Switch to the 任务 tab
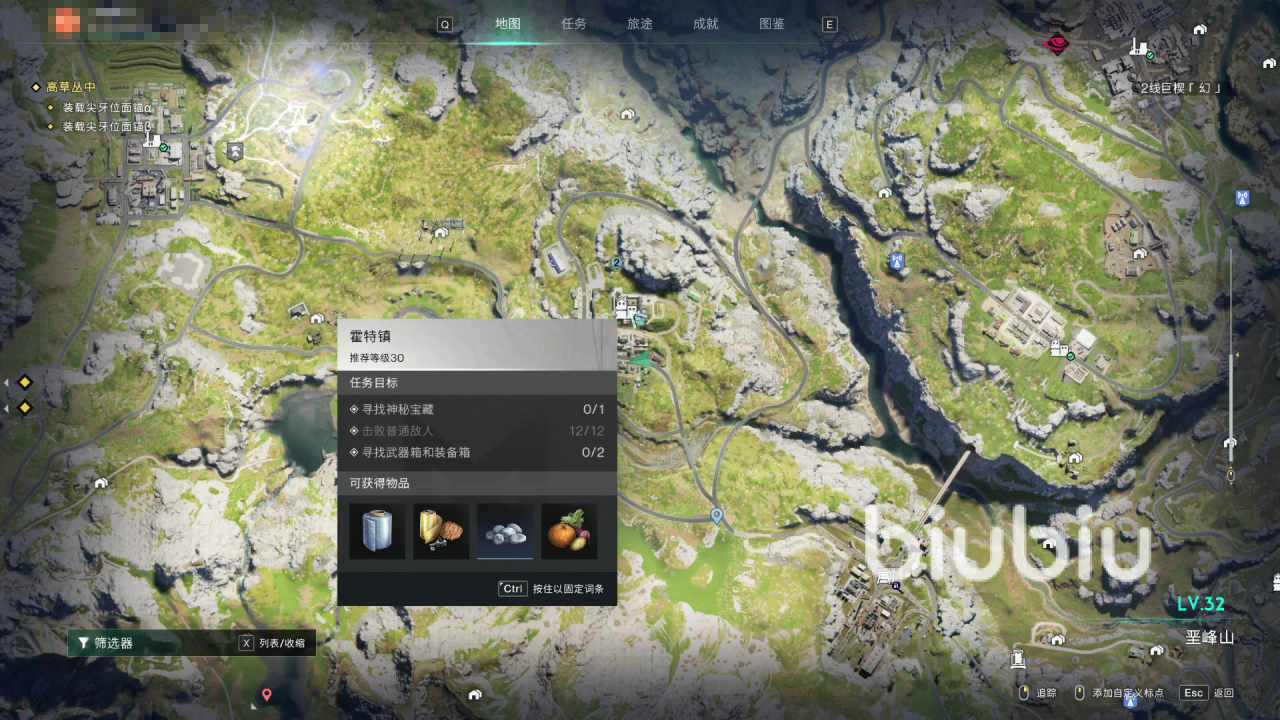 click(x=574, y=24)
